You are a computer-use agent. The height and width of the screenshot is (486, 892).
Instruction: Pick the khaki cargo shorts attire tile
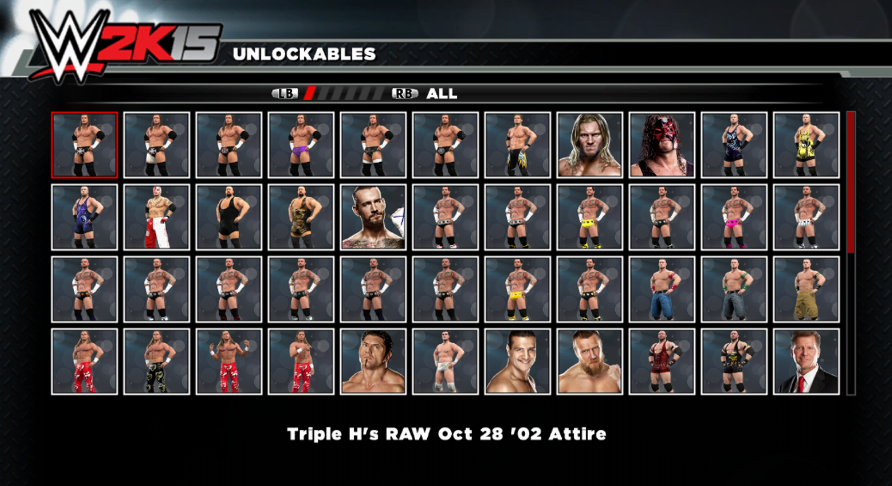[806, 289]
